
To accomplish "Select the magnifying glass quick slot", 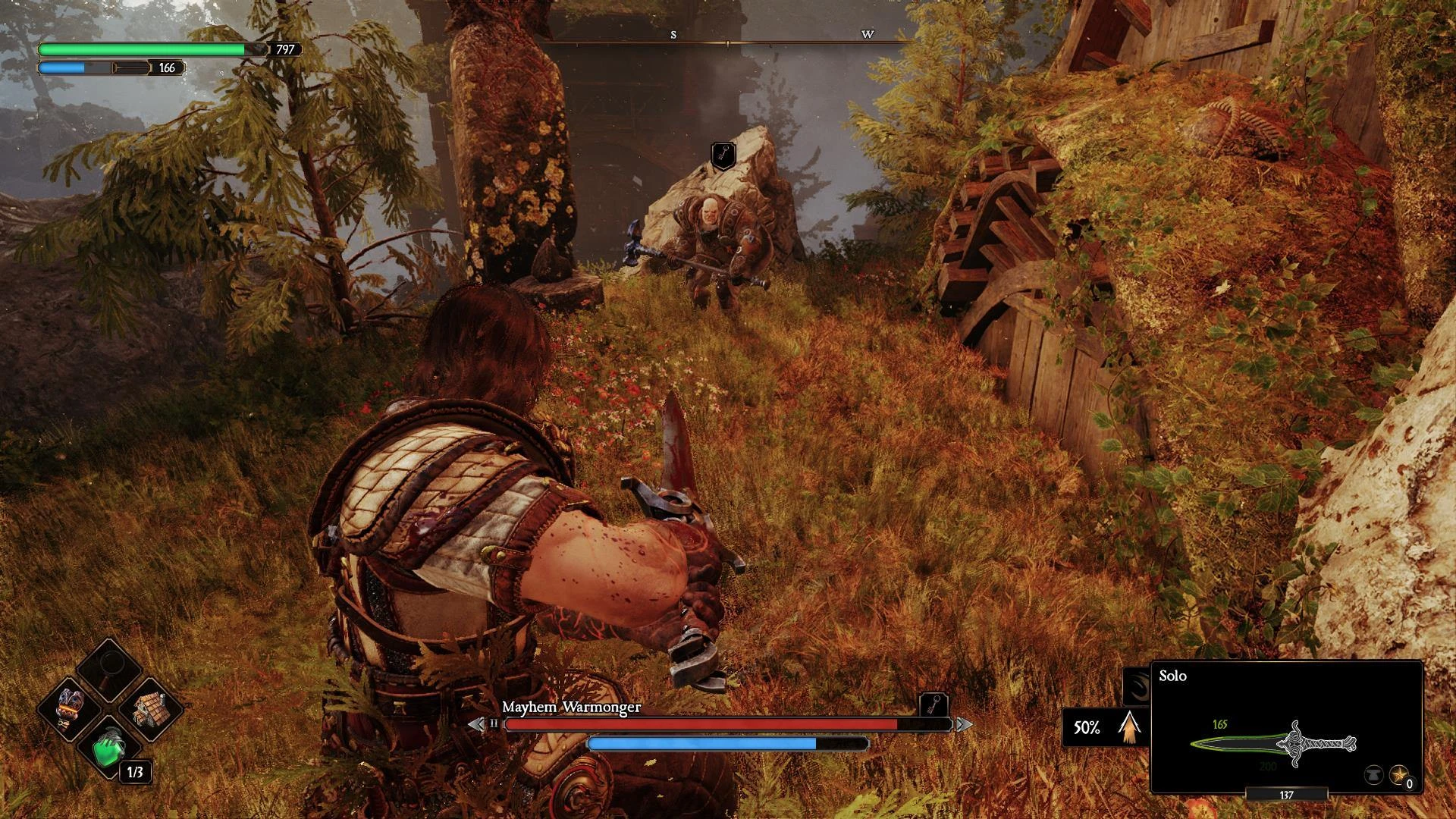I will (x=111, y=668).
